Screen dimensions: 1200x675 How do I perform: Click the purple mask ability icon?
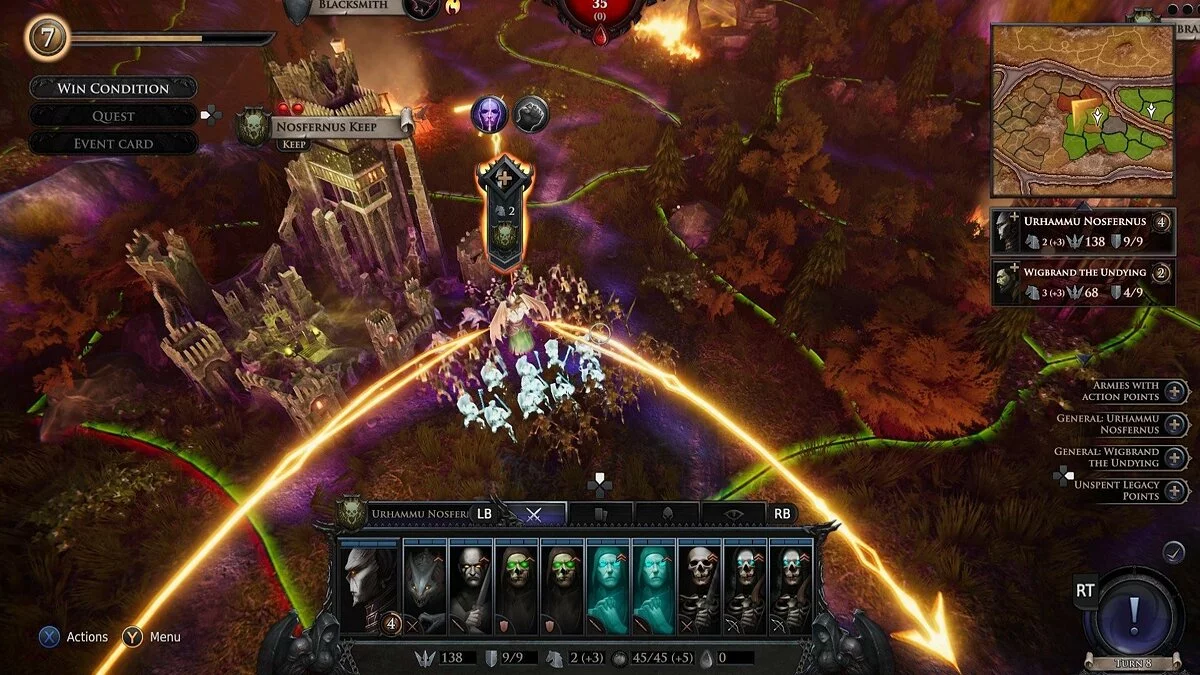[490, 114]
